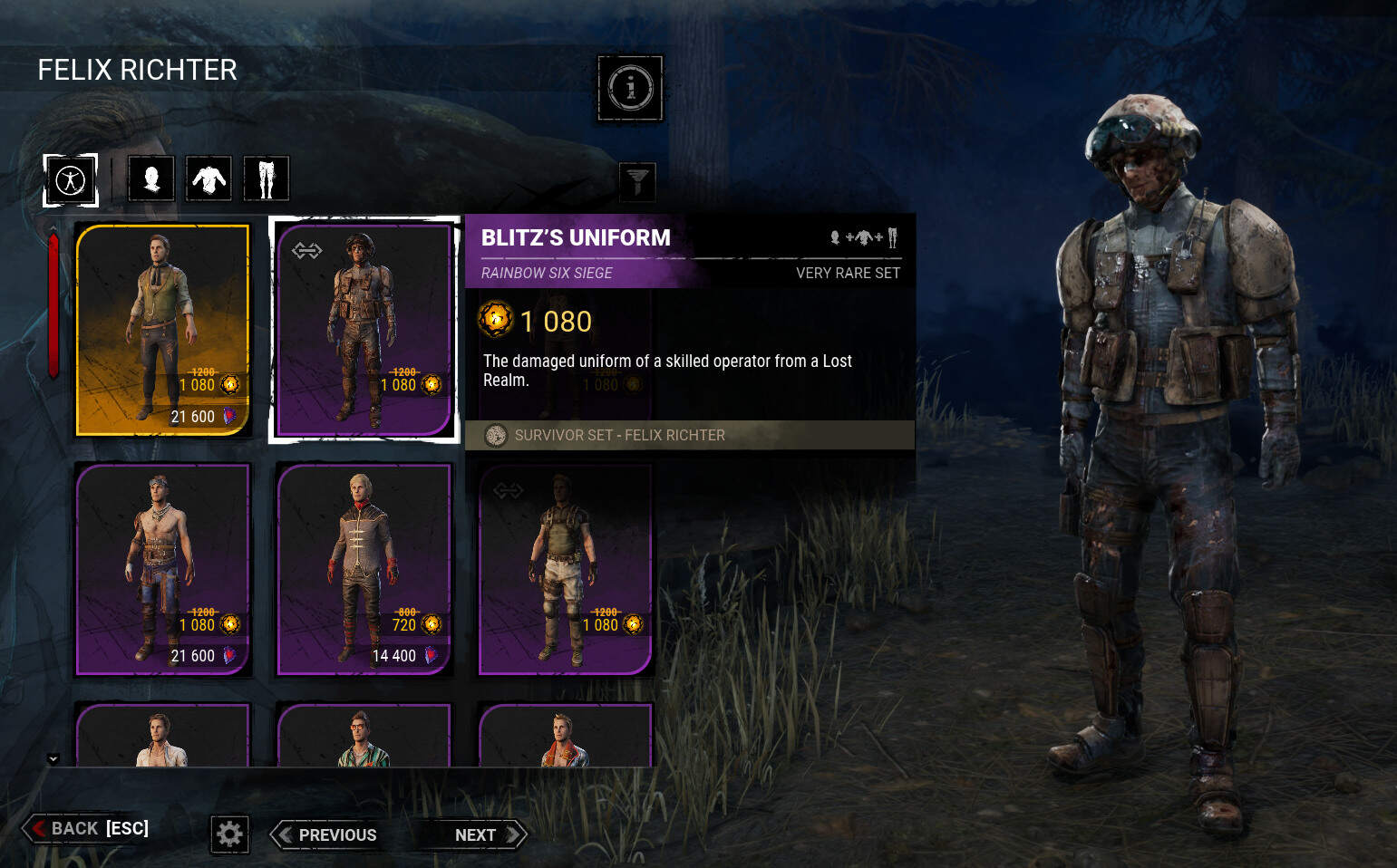Open the gear settings button

229,834
